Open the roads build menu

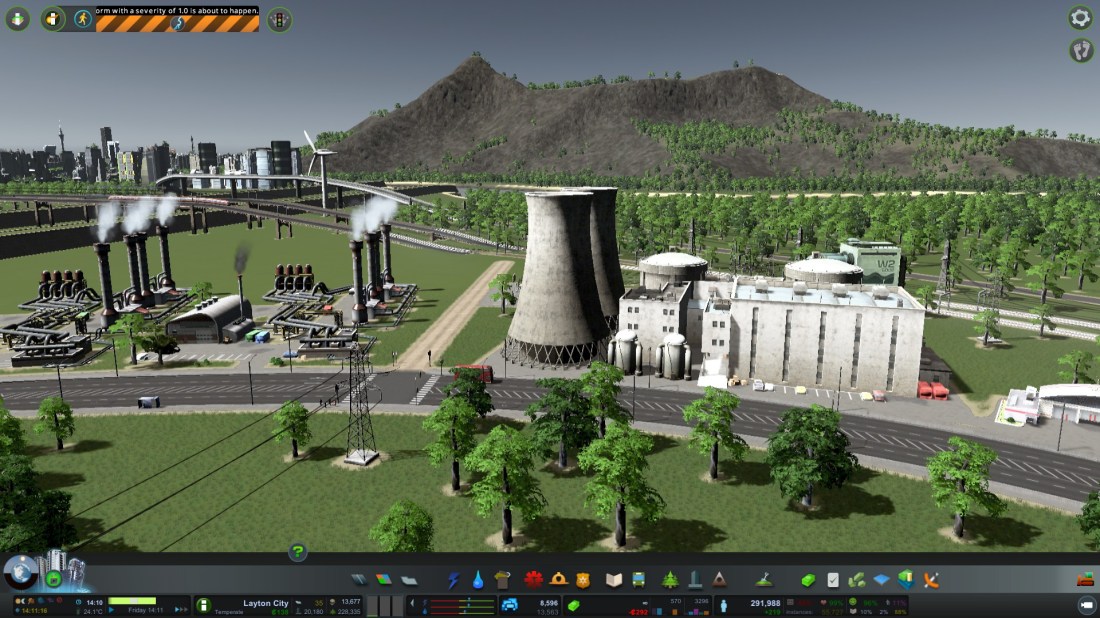tap(359, 580)
